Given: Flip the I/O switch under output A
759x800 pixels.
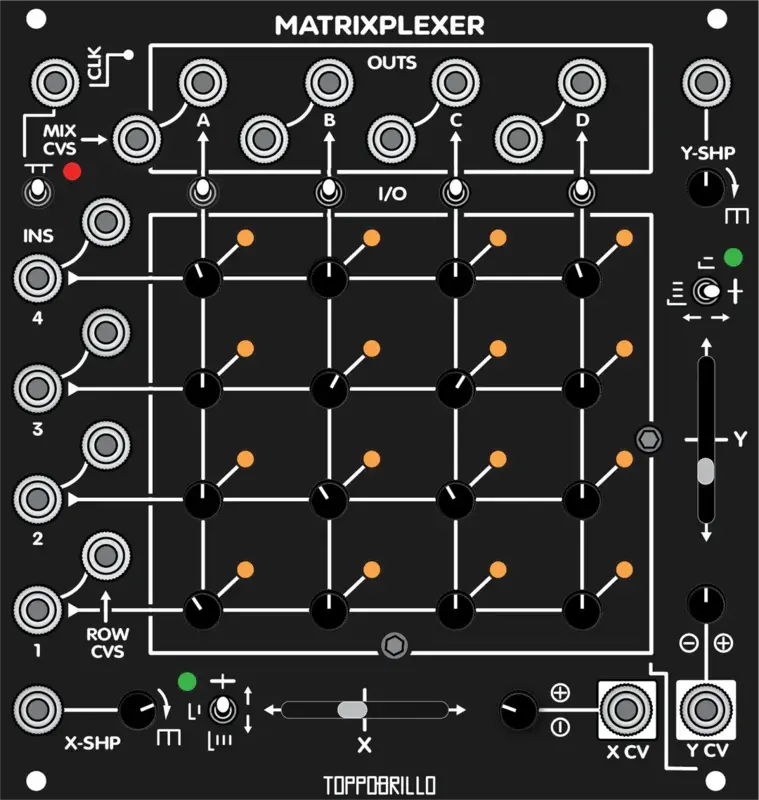Looking at the screenshot, I should click(202, 190).
